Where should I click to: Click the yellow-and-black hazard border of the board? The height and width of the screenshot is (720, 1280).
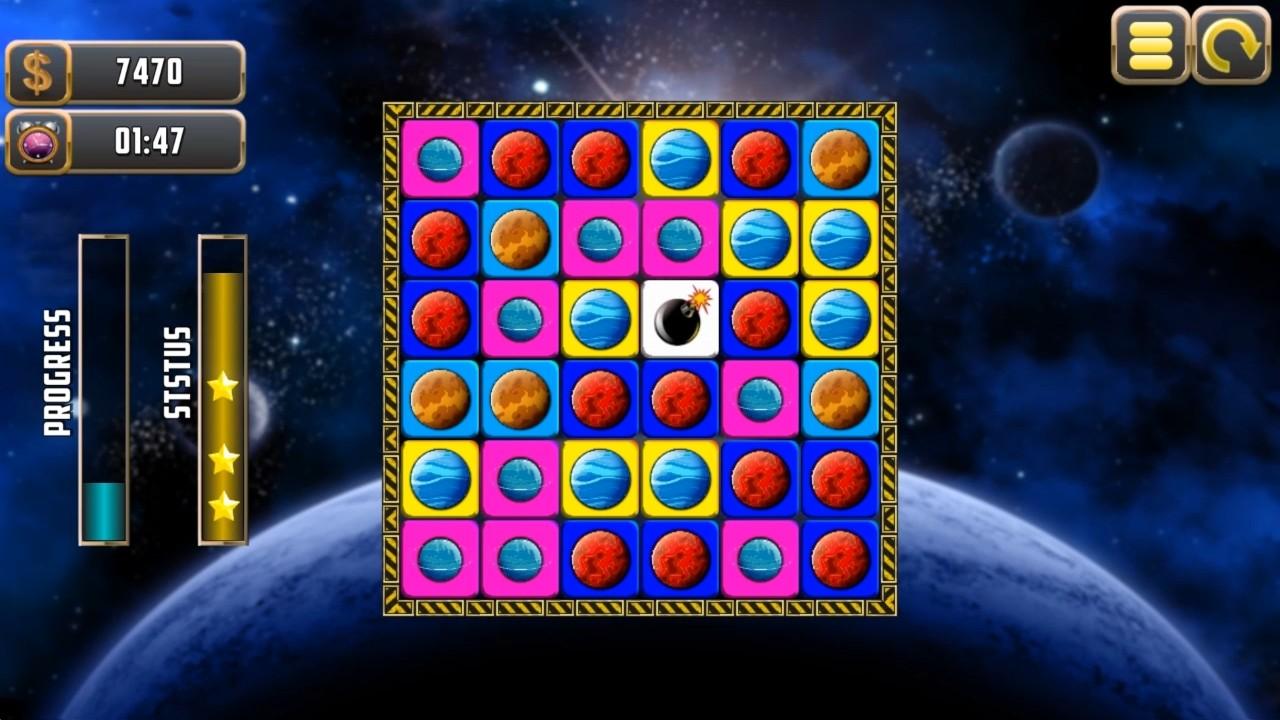[630, 108]
